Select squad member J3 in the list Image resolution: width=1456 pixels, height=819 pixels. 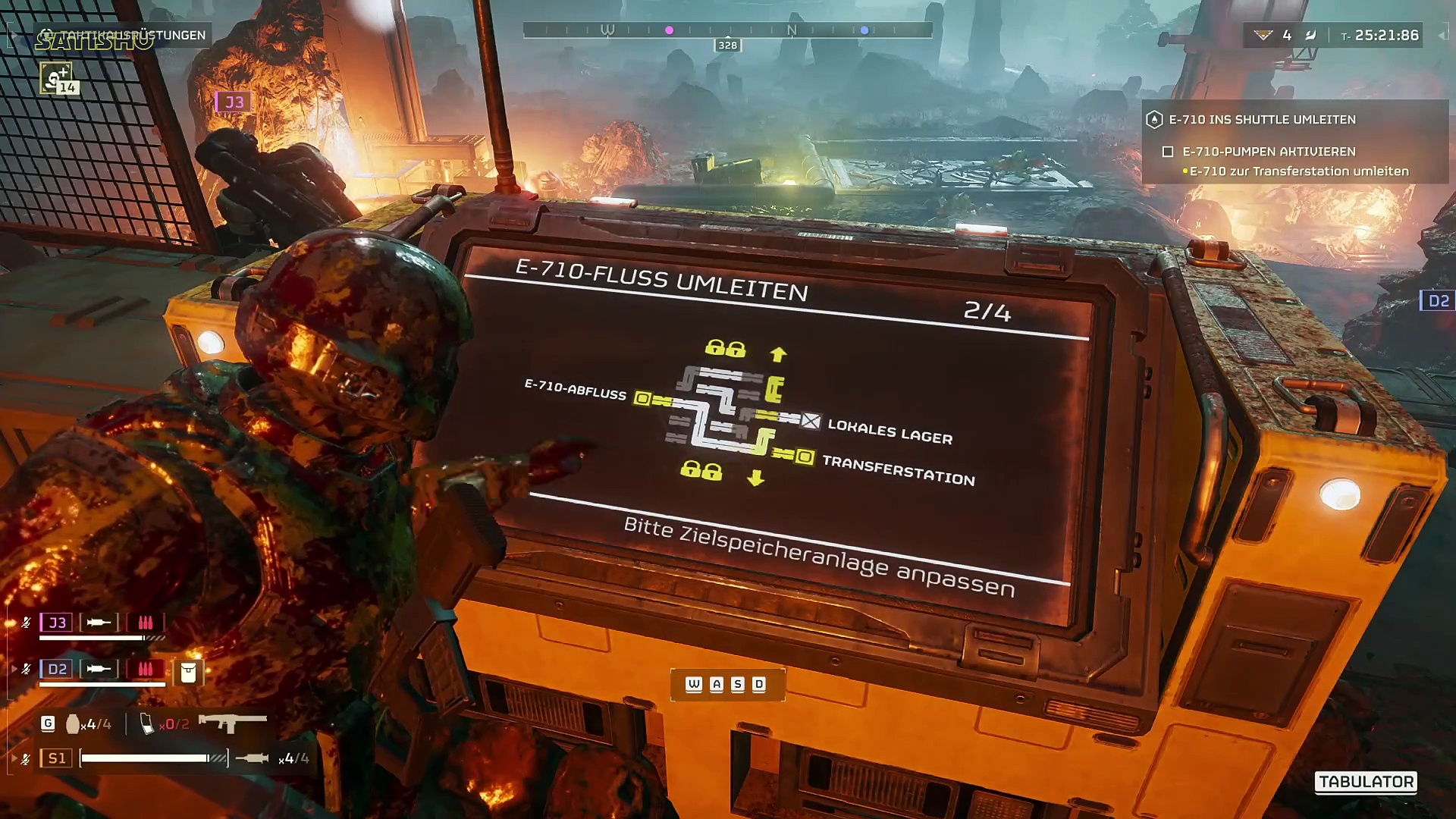[58, 623]
